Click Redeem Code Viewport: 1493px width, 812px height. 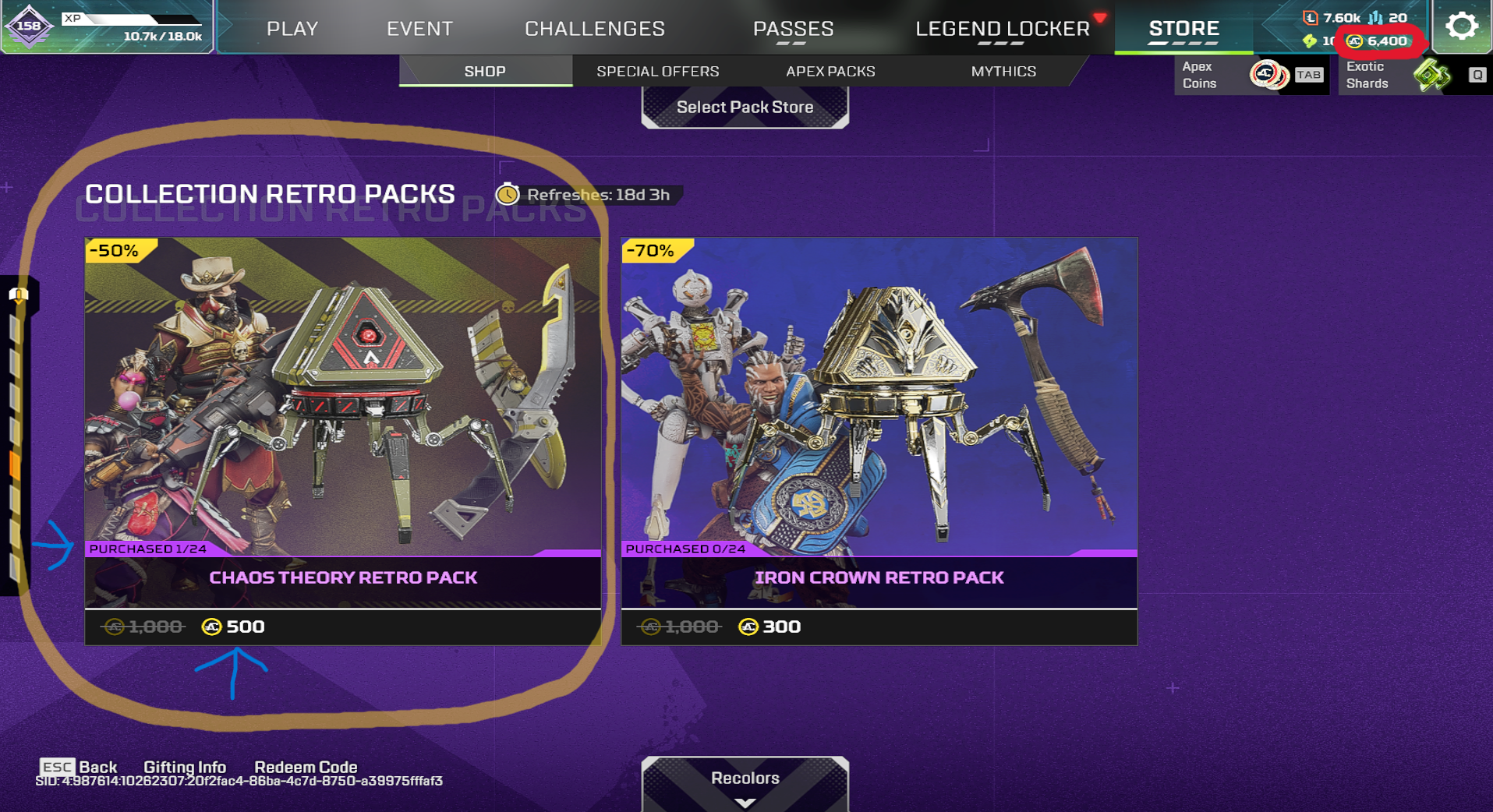pos(306,767)
